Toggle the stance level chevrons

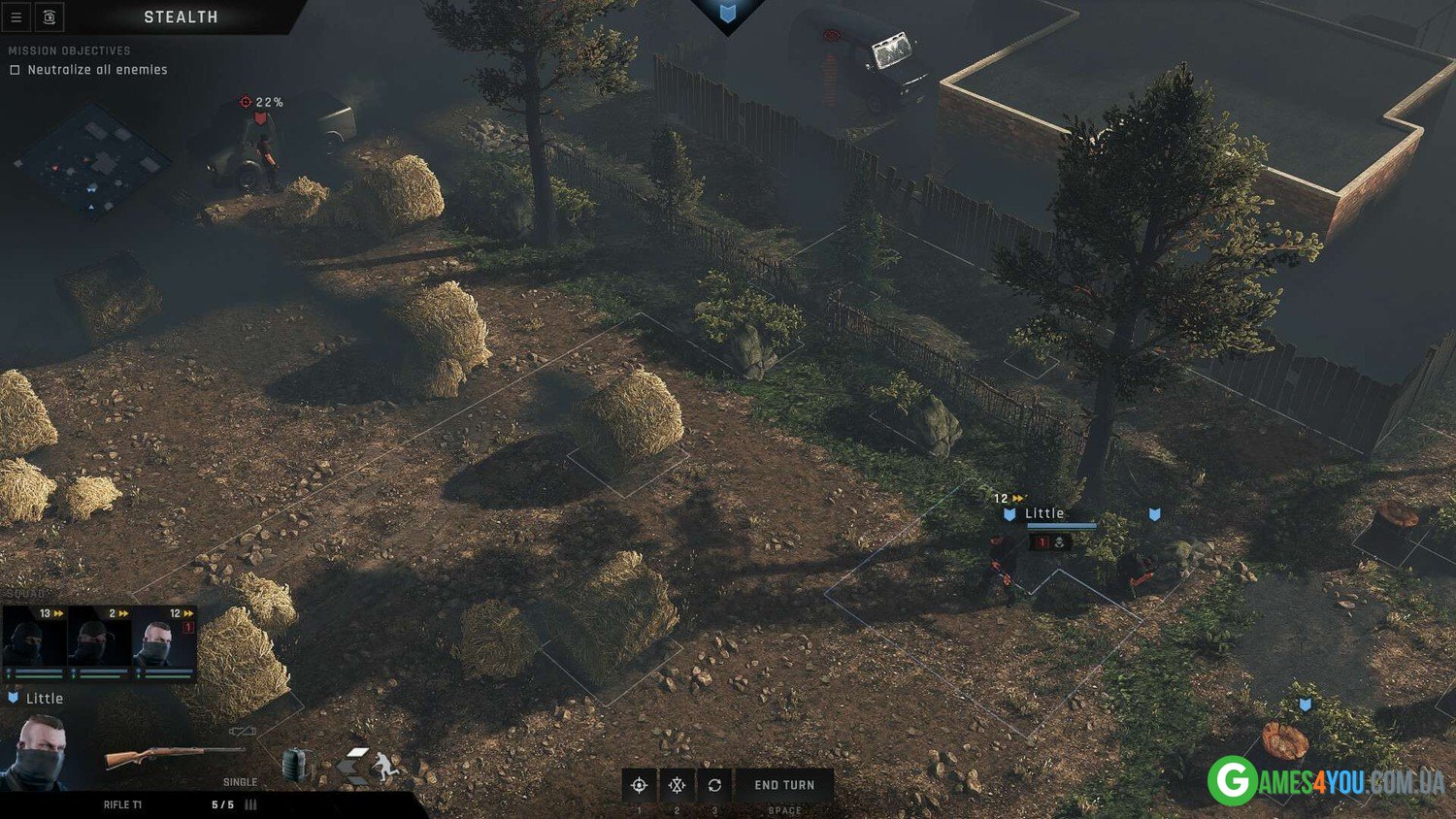tap(353, 765)
